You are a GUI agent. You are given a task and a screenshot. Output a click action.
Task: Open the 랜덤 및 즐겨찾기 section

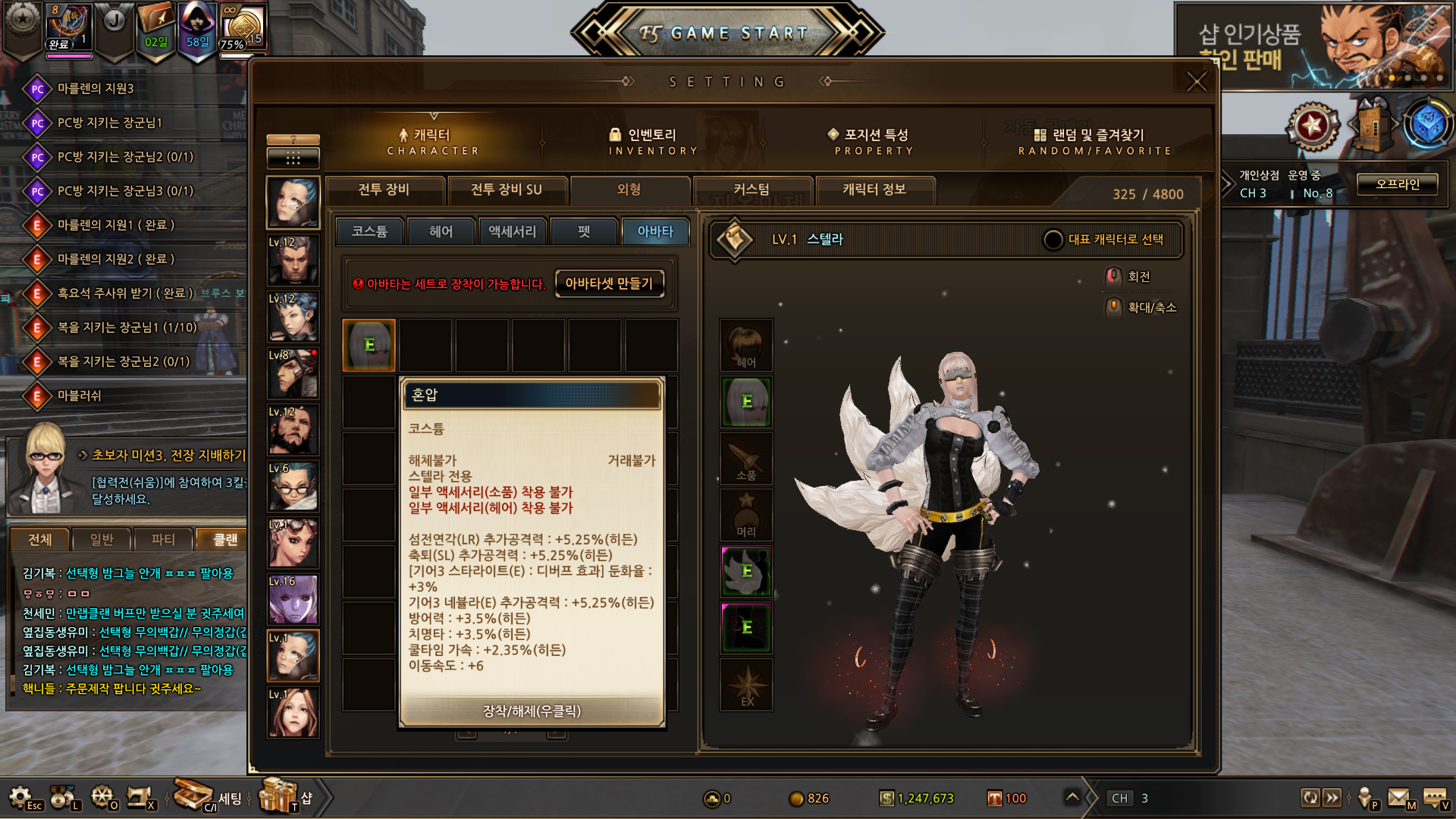pyautogui.click(x=1094, y=141)
